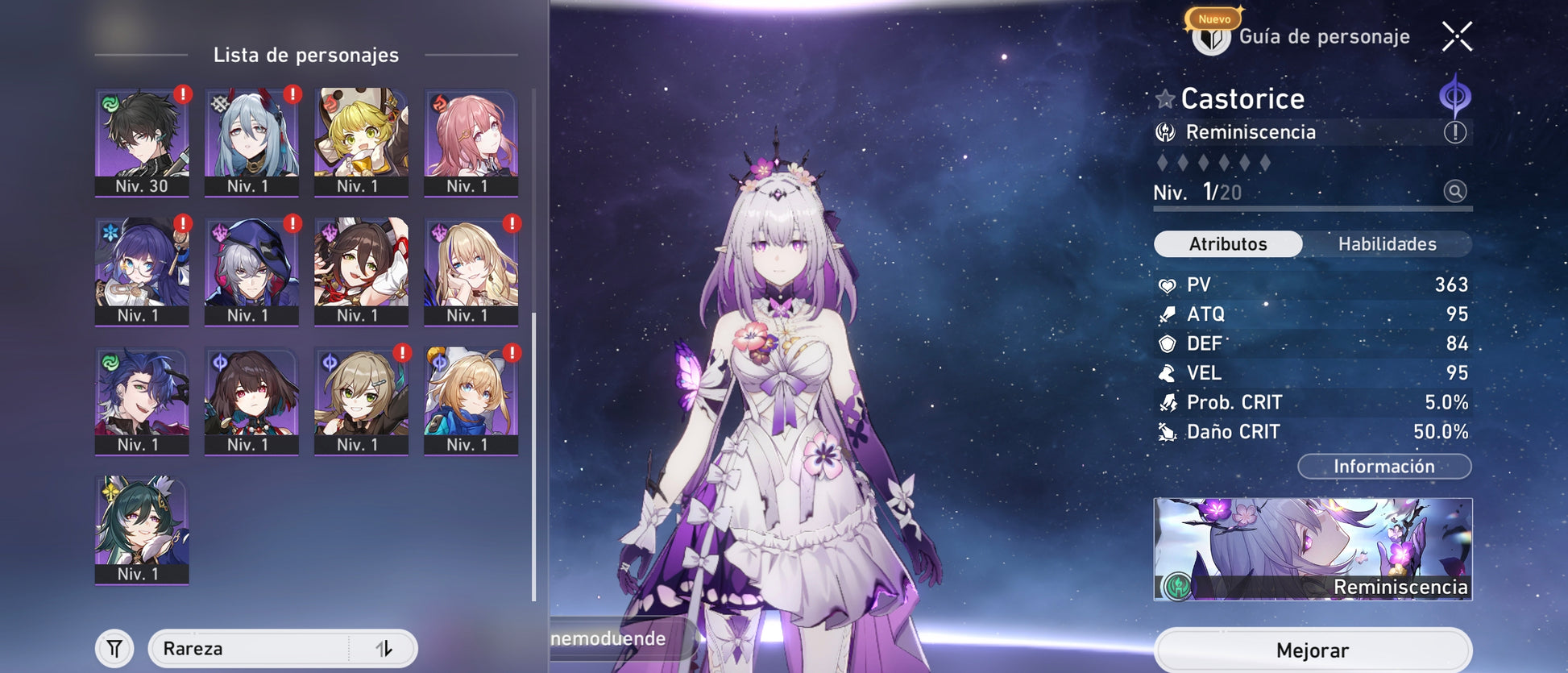Open the Rareza sort dropdown
Screen dimensions: 1568x673
tap(250, 649)
